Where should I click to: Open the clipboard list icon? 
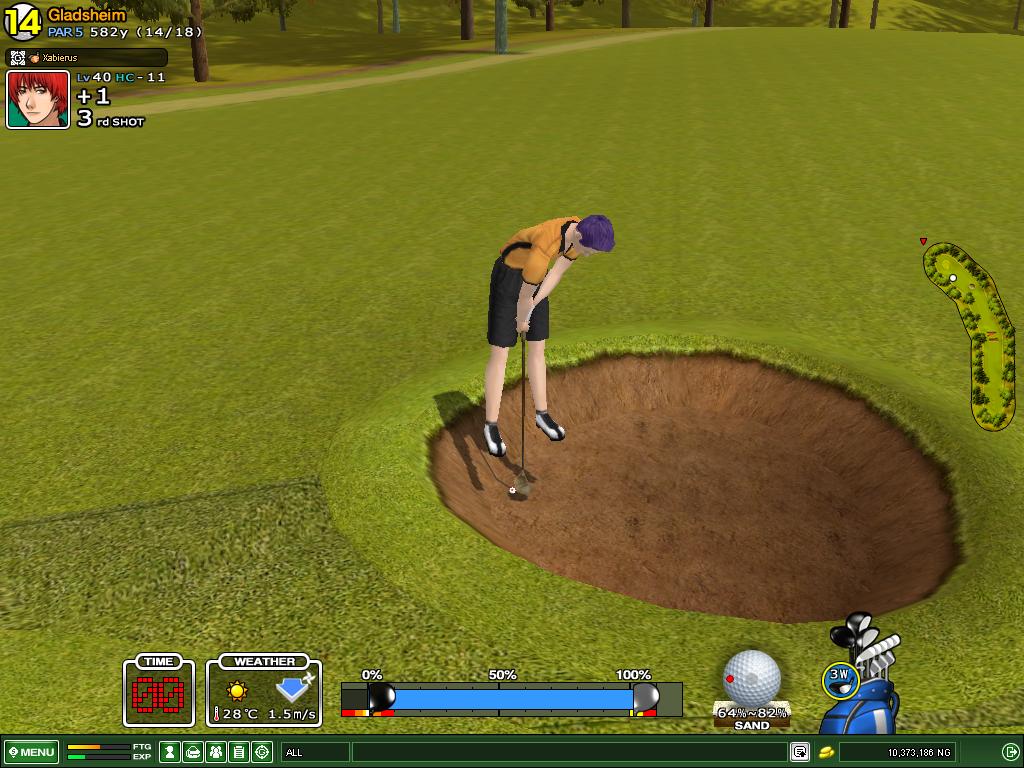(239, 752)
